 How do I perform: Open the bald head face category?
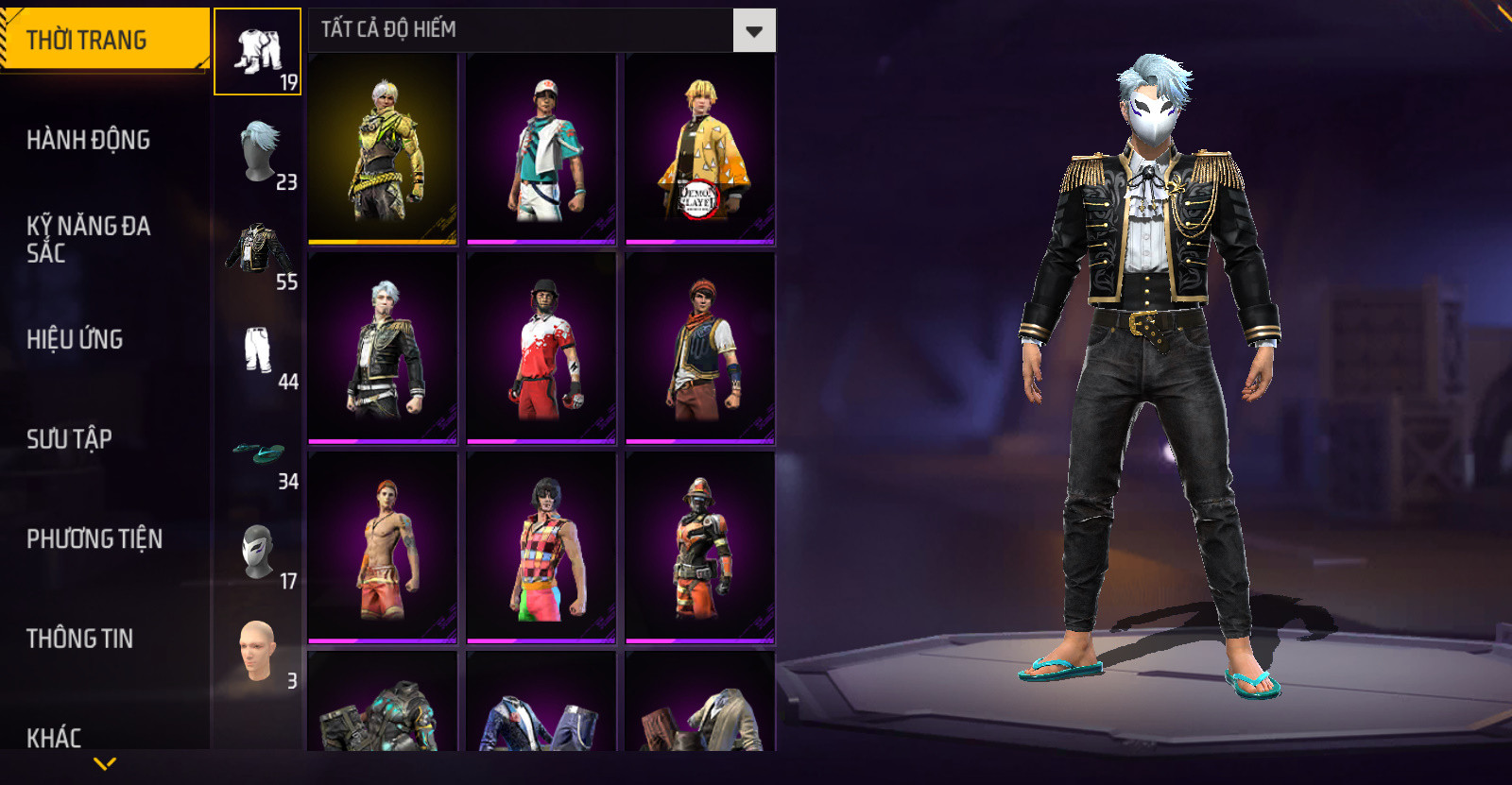pos(258,651)
